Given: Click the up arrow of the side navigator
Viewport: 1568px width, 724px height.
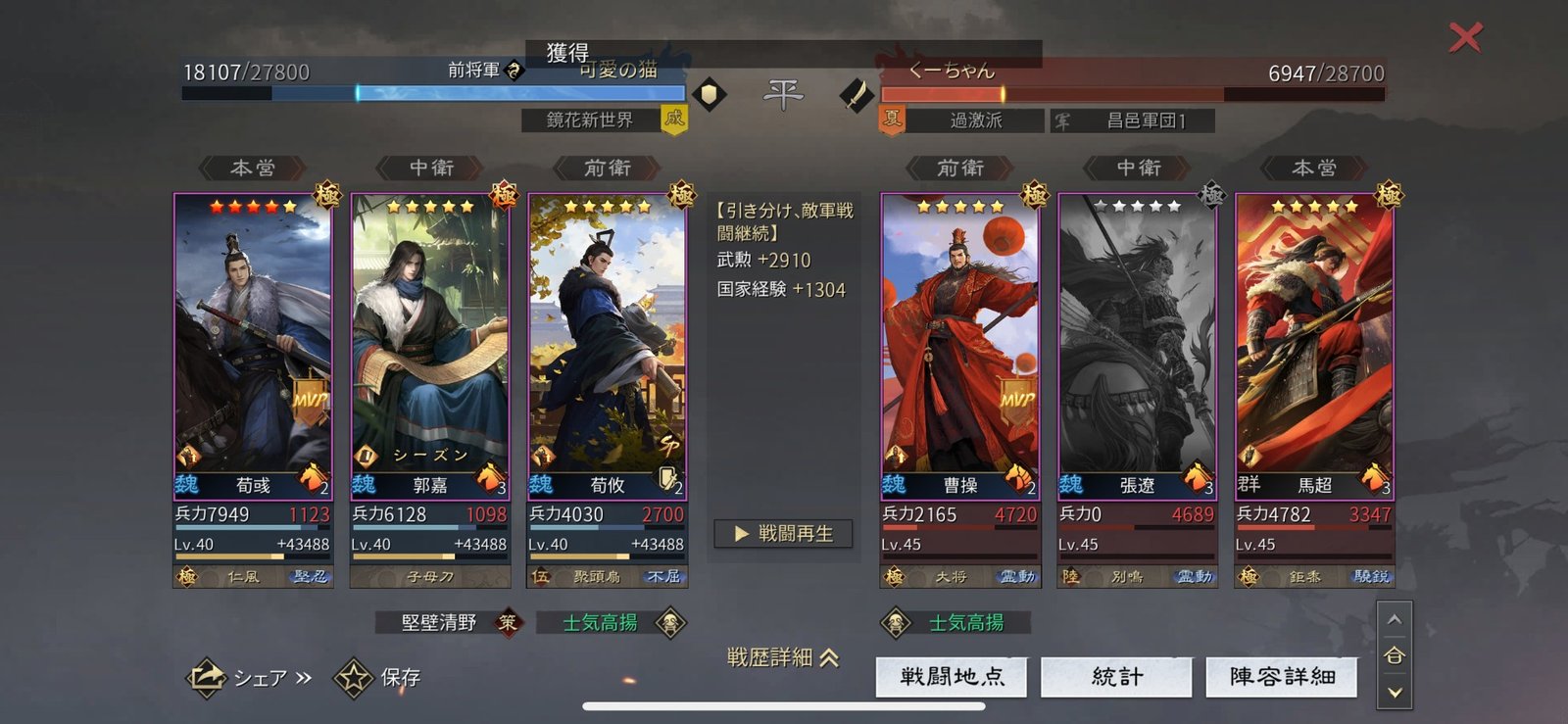Looking at the screenshot, I should click(x=1395, y=620).
